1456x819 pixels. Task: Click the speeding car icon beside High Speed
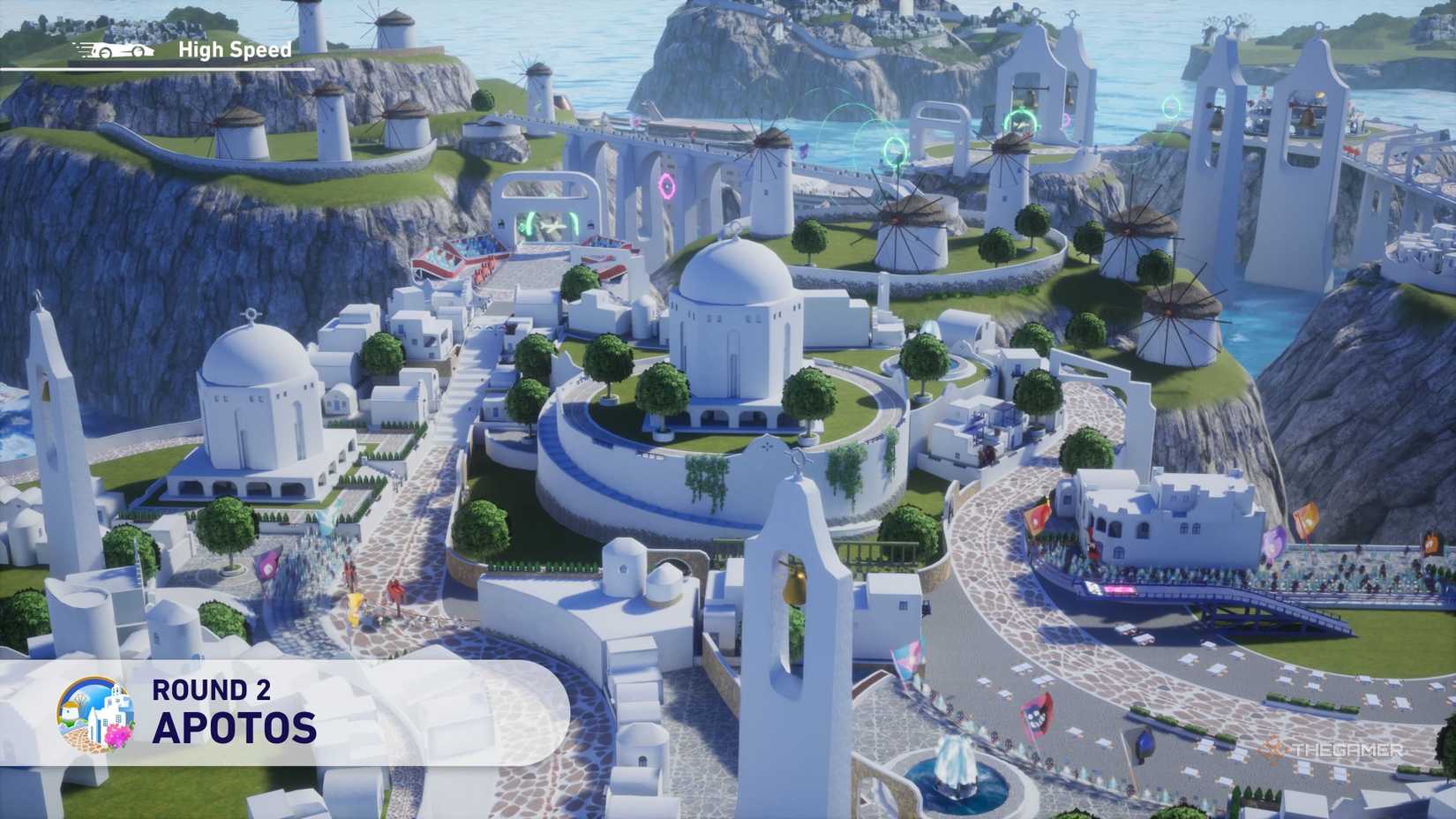click(110, 50)
